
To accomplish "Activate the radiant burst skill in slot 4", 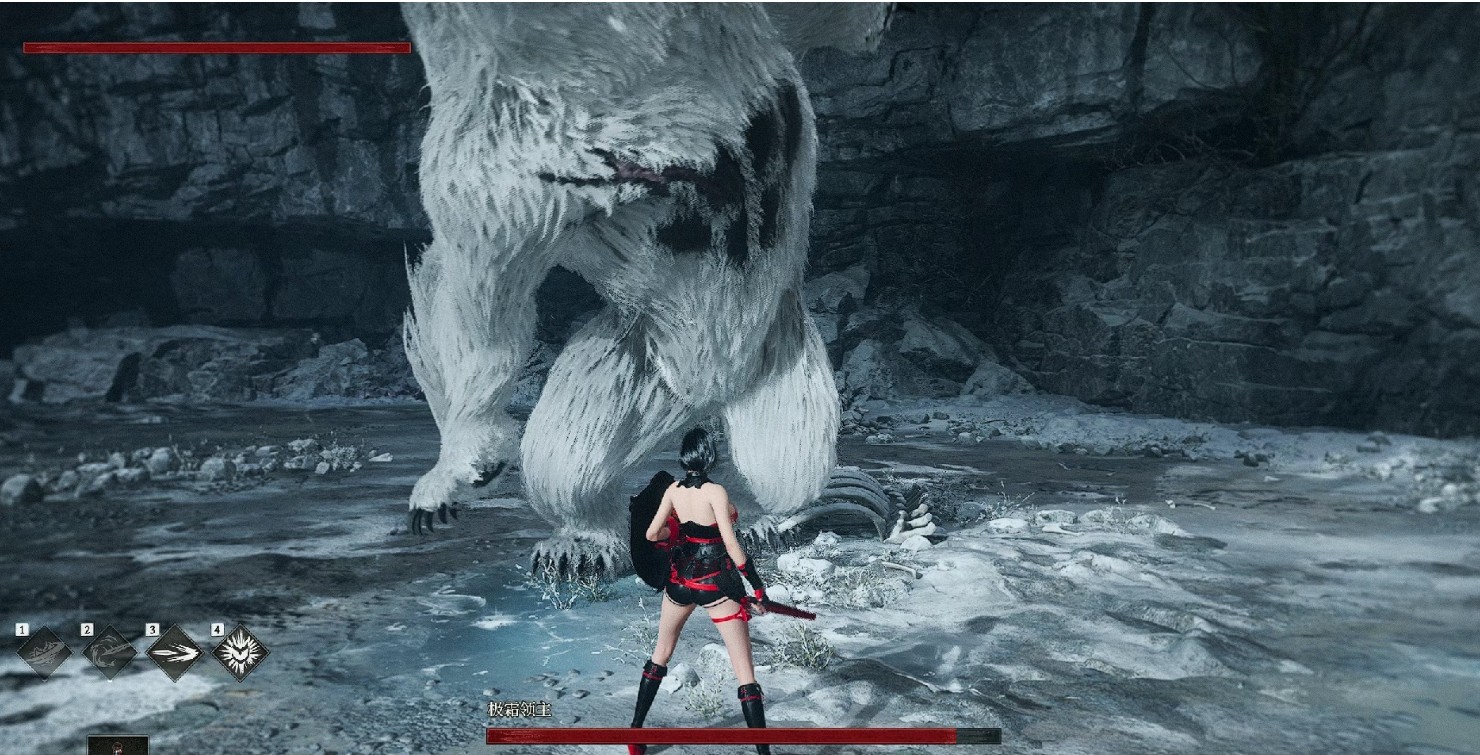I will [x=240, y=653].
